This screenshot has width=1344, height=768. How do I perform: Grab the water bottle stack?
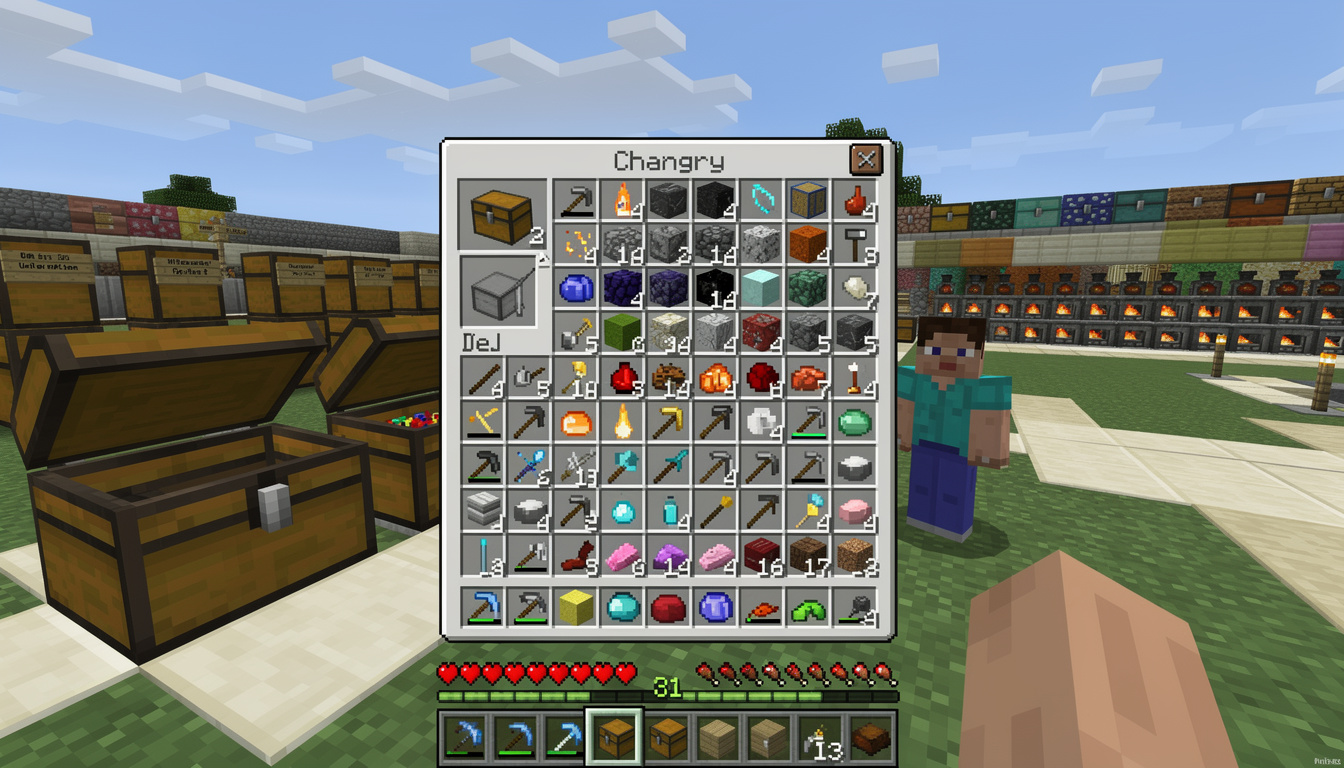point(669,510)
